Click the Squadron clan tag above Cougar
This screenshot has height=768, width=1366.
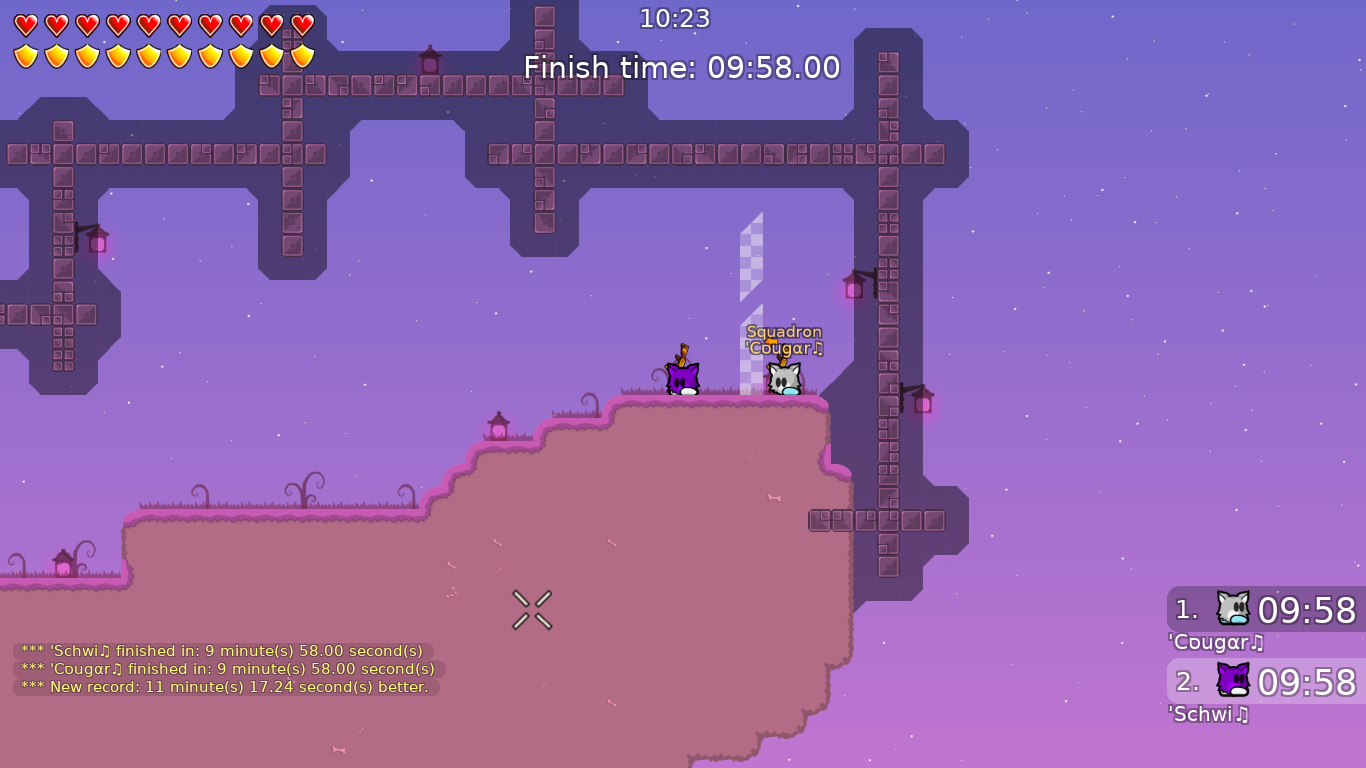782,331
